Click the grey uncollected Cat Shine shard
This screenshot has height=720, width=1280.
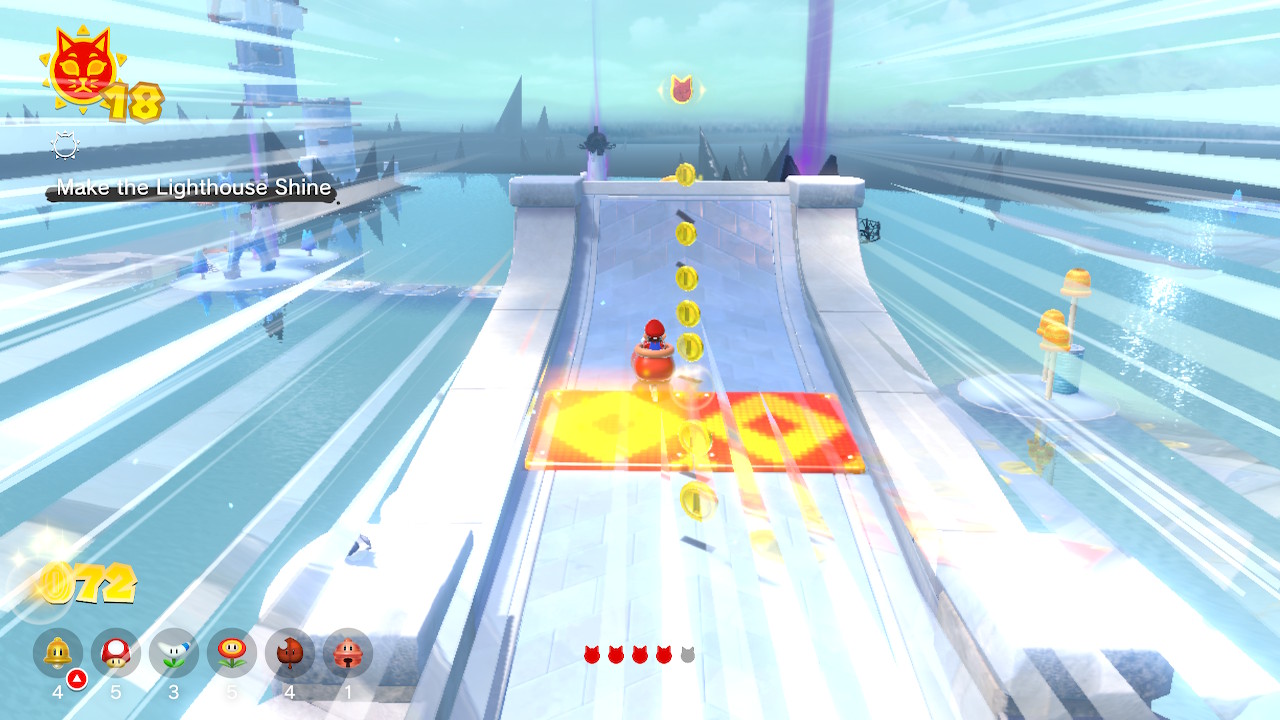tap(687, 655)
